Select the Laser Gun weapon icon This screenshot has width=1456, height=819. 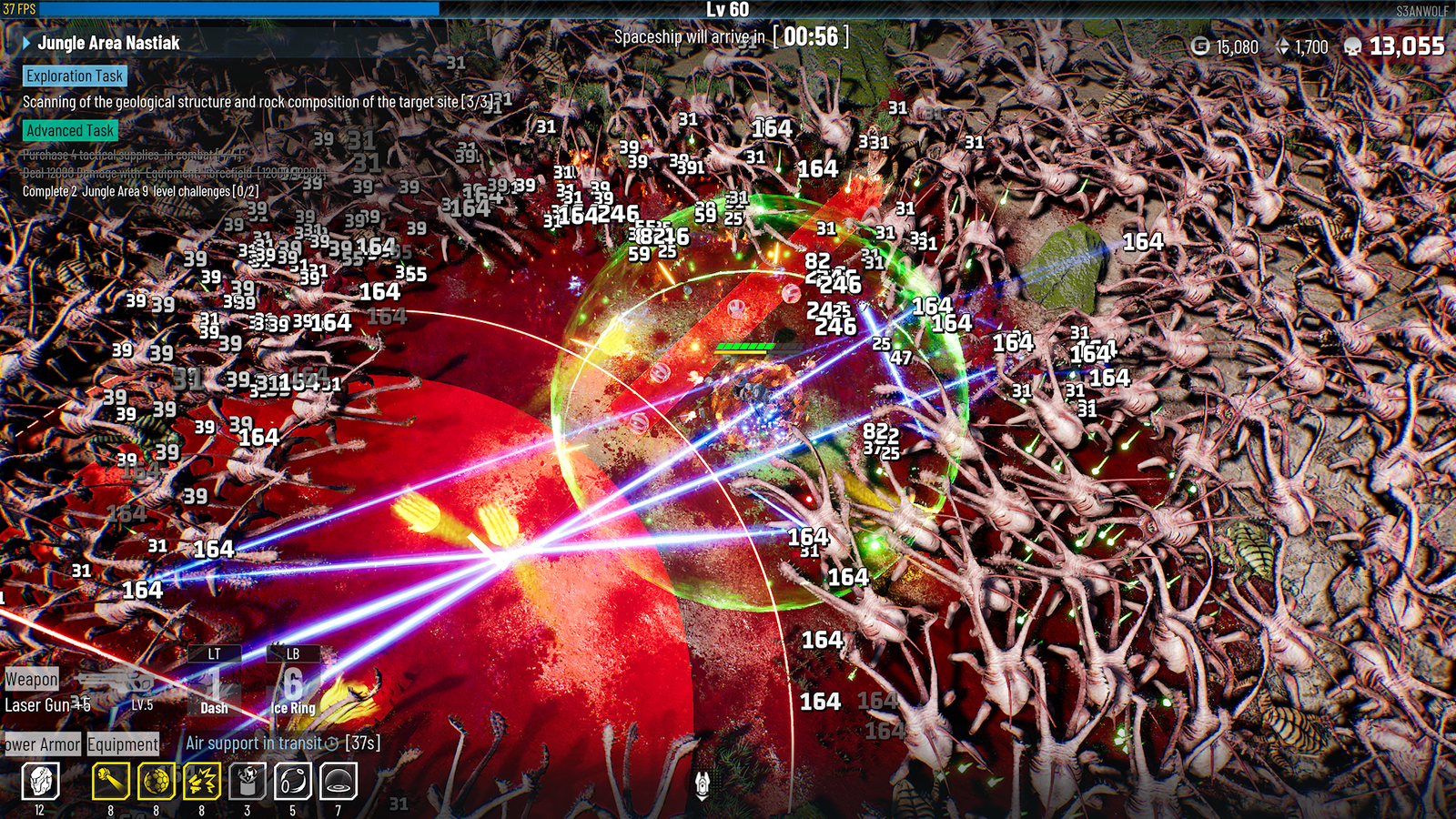point(114,682)
